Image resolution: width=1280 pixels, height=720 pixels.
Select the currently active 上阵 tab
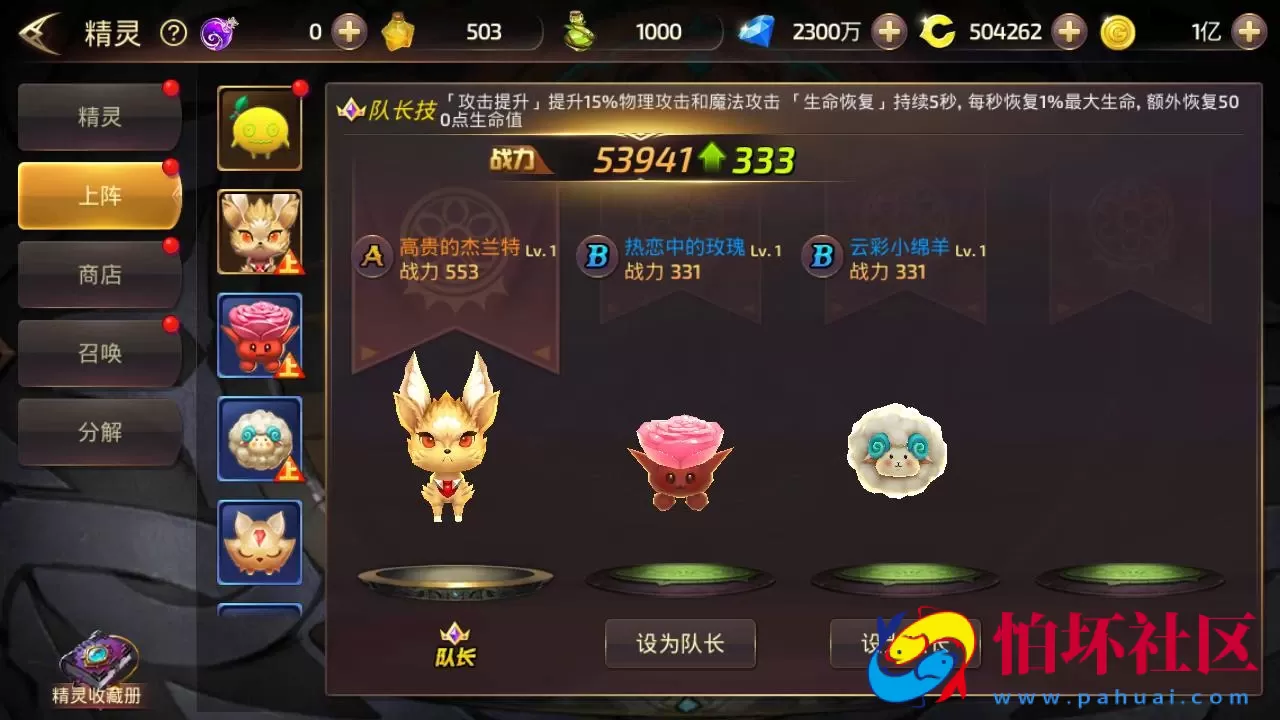pos(99,196)
